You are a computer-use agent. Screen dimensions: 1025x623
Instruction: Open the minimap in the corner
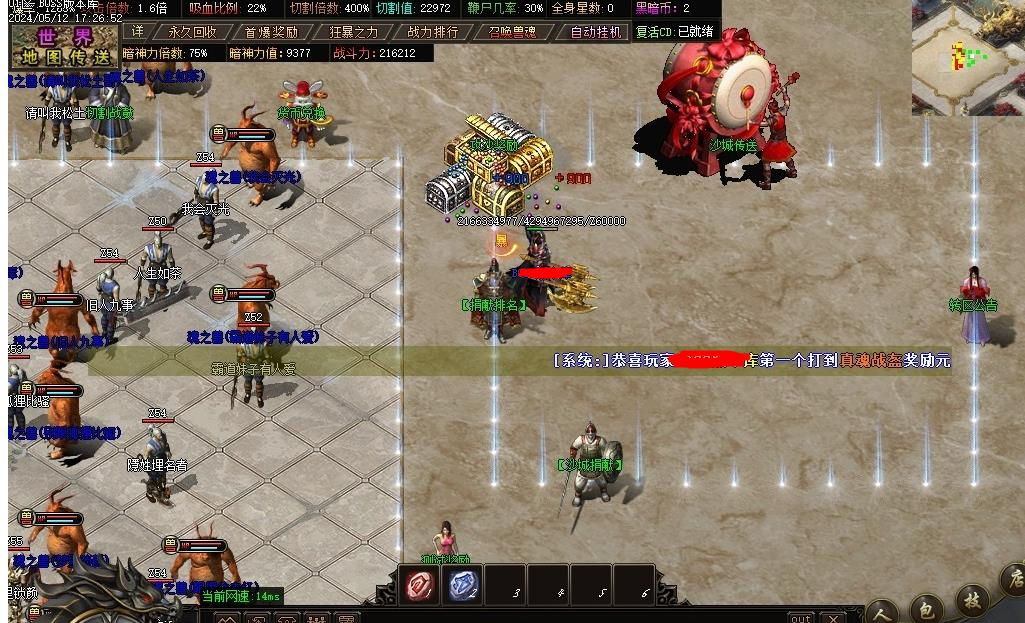[x=966, y=57]
